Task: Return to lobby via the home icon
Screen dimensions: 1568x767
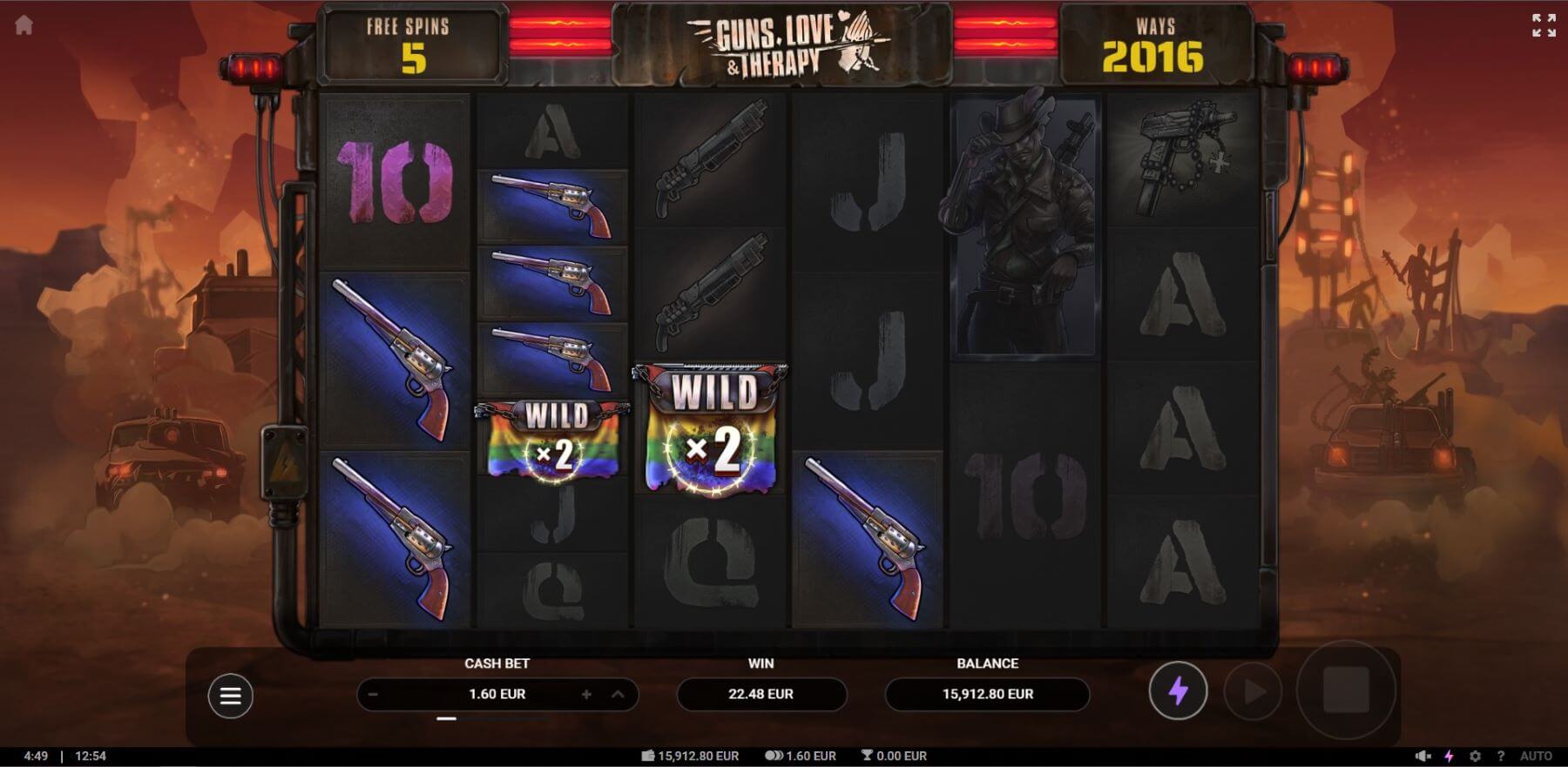Action: [24, 25]
